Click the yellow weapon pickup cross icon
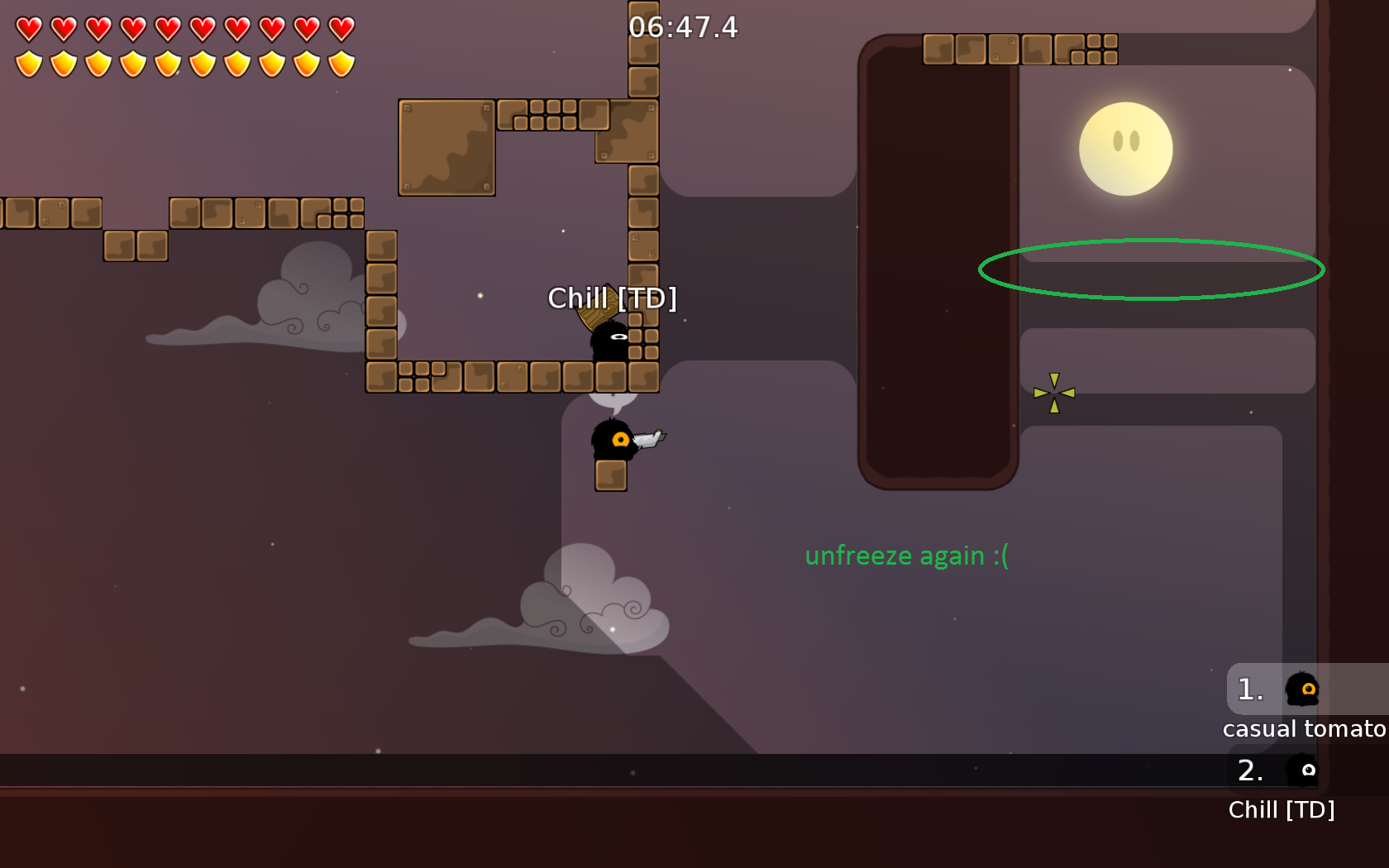Image resolution: width=1389 pixels, height=868 pixels. [x=1056, y=394]
